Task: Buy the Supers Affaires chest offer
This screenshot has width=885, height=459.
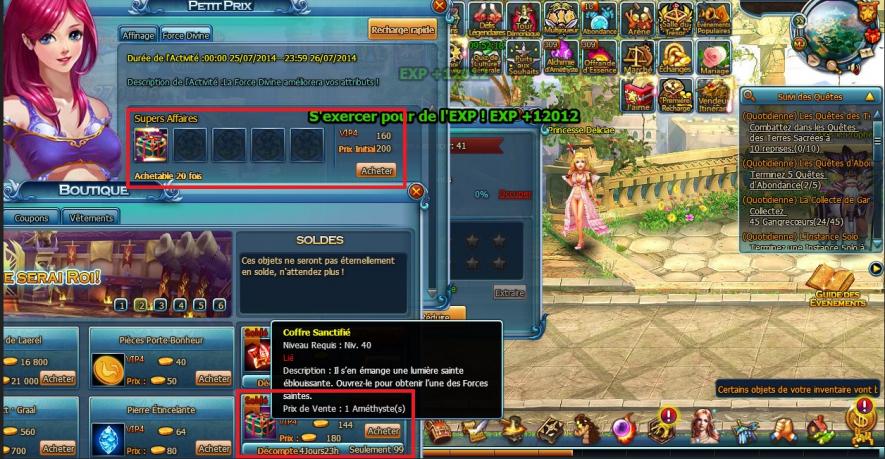Action: pyautogui.click(x=376, y=171)
